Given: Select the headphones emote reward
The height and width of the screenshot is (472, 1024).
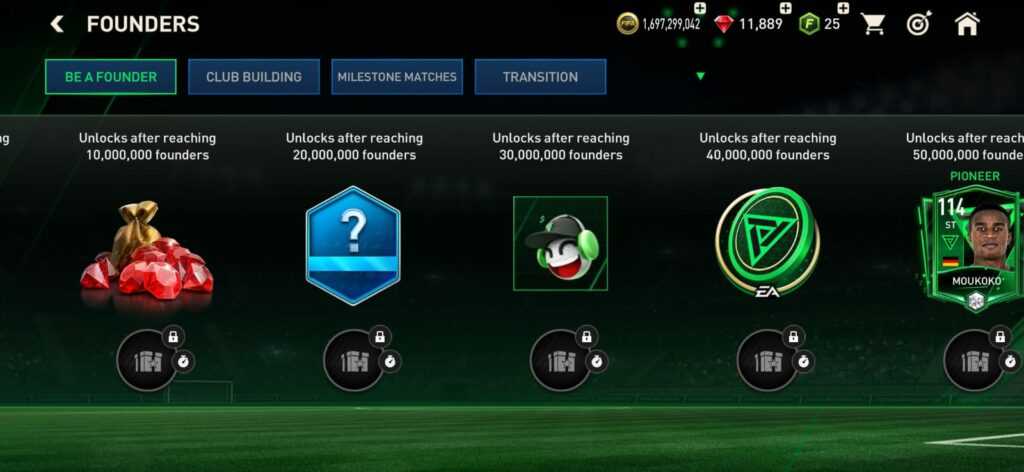Looking at the screenshot, I should (x=560, y=244).
